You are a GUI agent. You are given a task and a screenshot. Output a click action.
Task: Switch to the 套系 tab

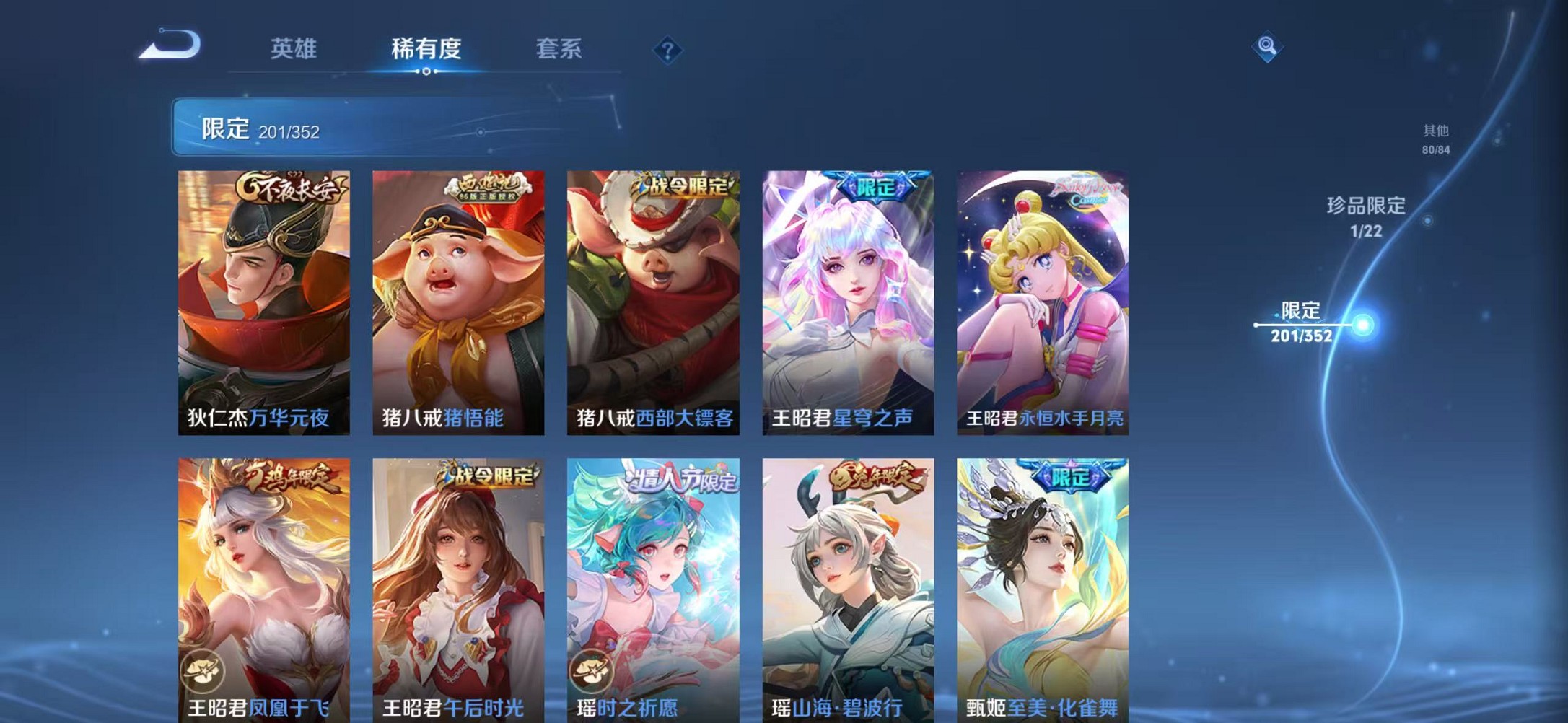tap(559, 49)
